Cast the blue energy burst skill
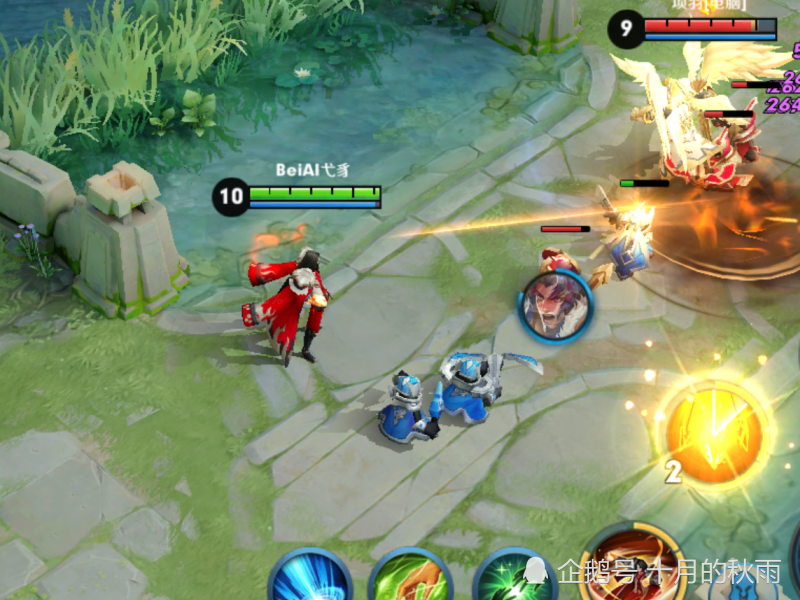 pos(310,580)
